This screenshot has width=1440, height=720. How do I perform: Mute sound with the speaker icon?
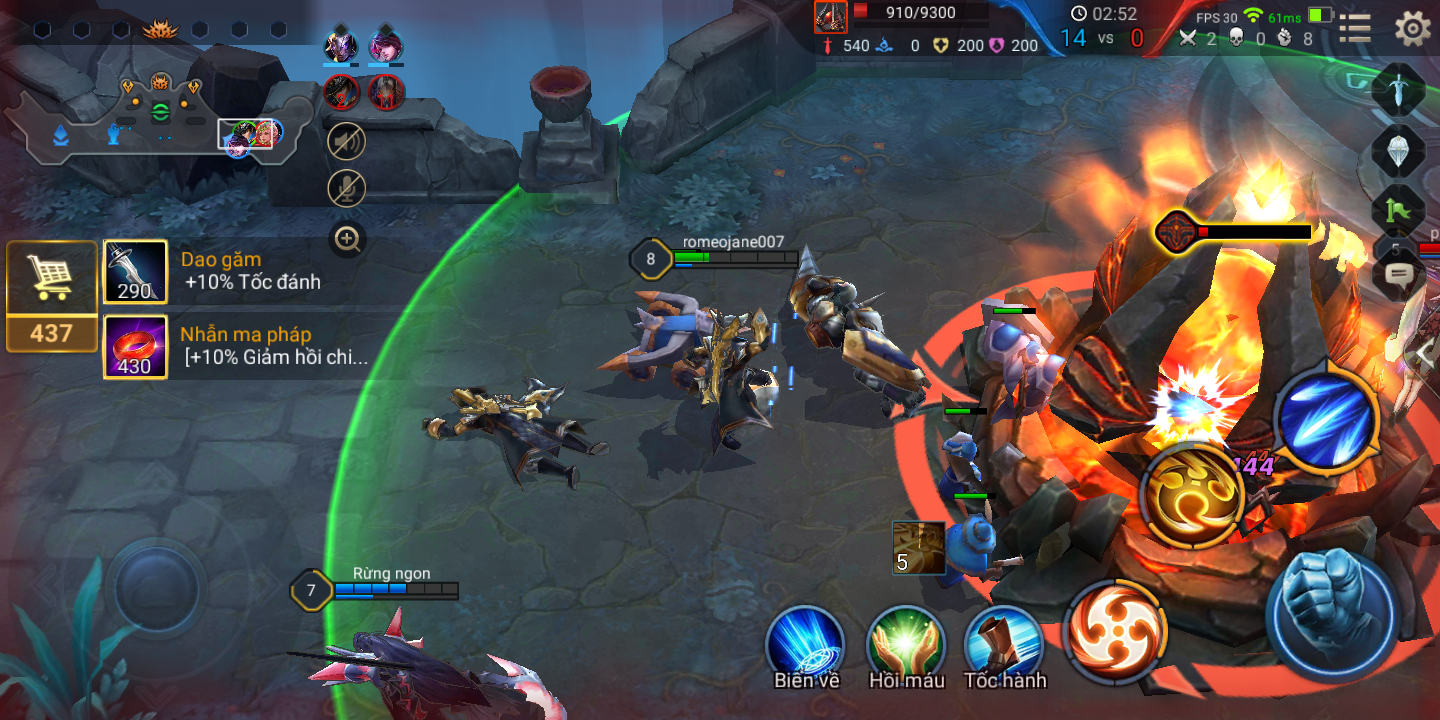click(347, 142)
